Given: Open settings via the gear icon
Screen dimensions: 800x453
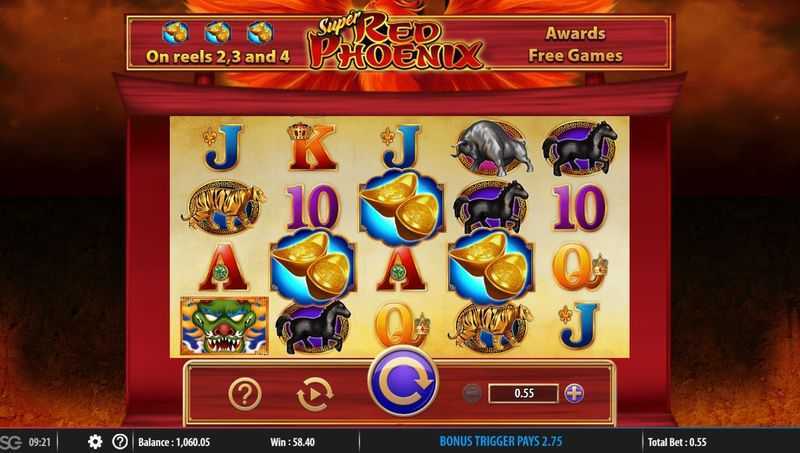Looking at the screenshot, I should coord(95,441).
